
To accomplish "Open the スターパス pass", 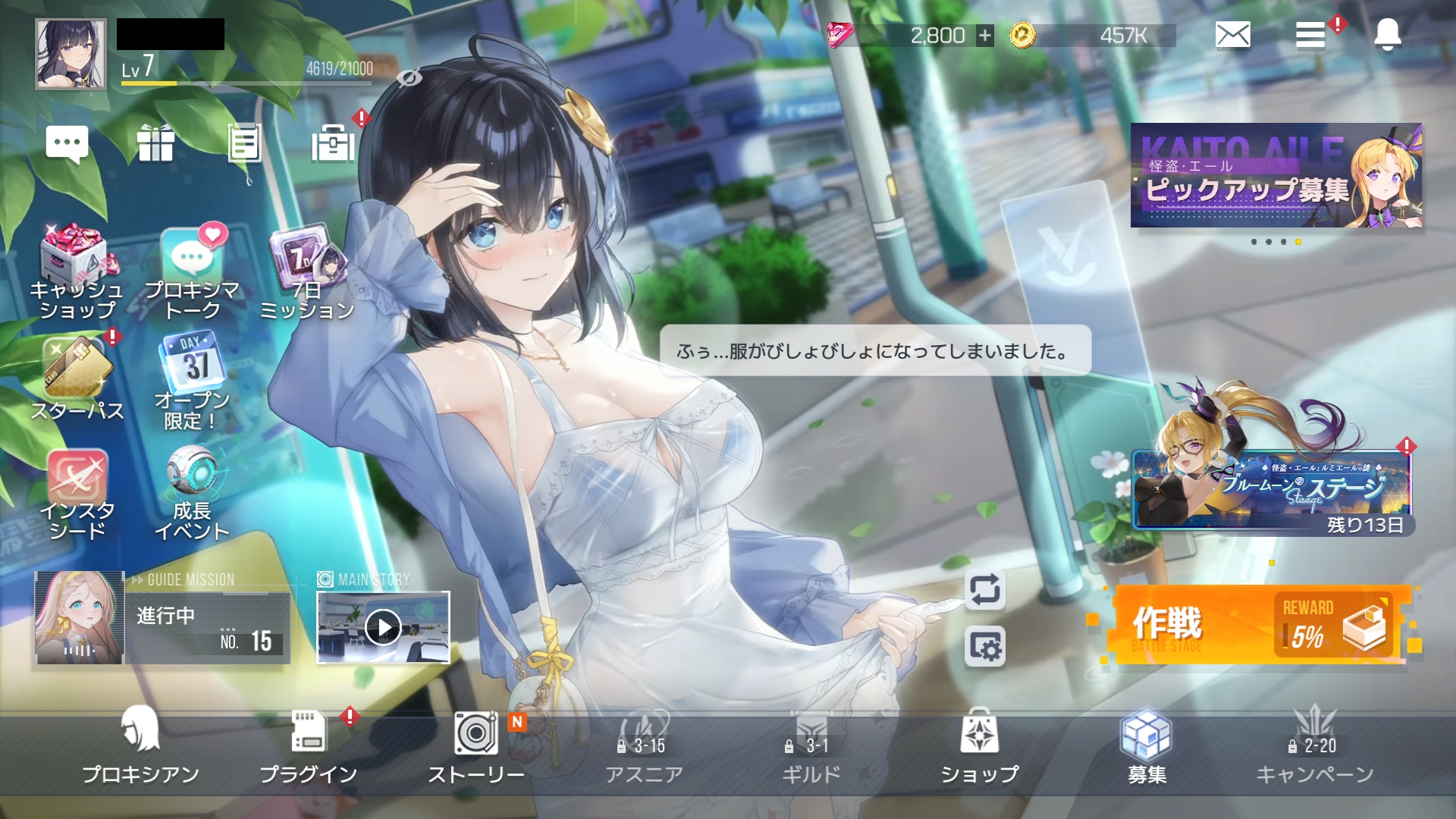I will click(77, 379).
